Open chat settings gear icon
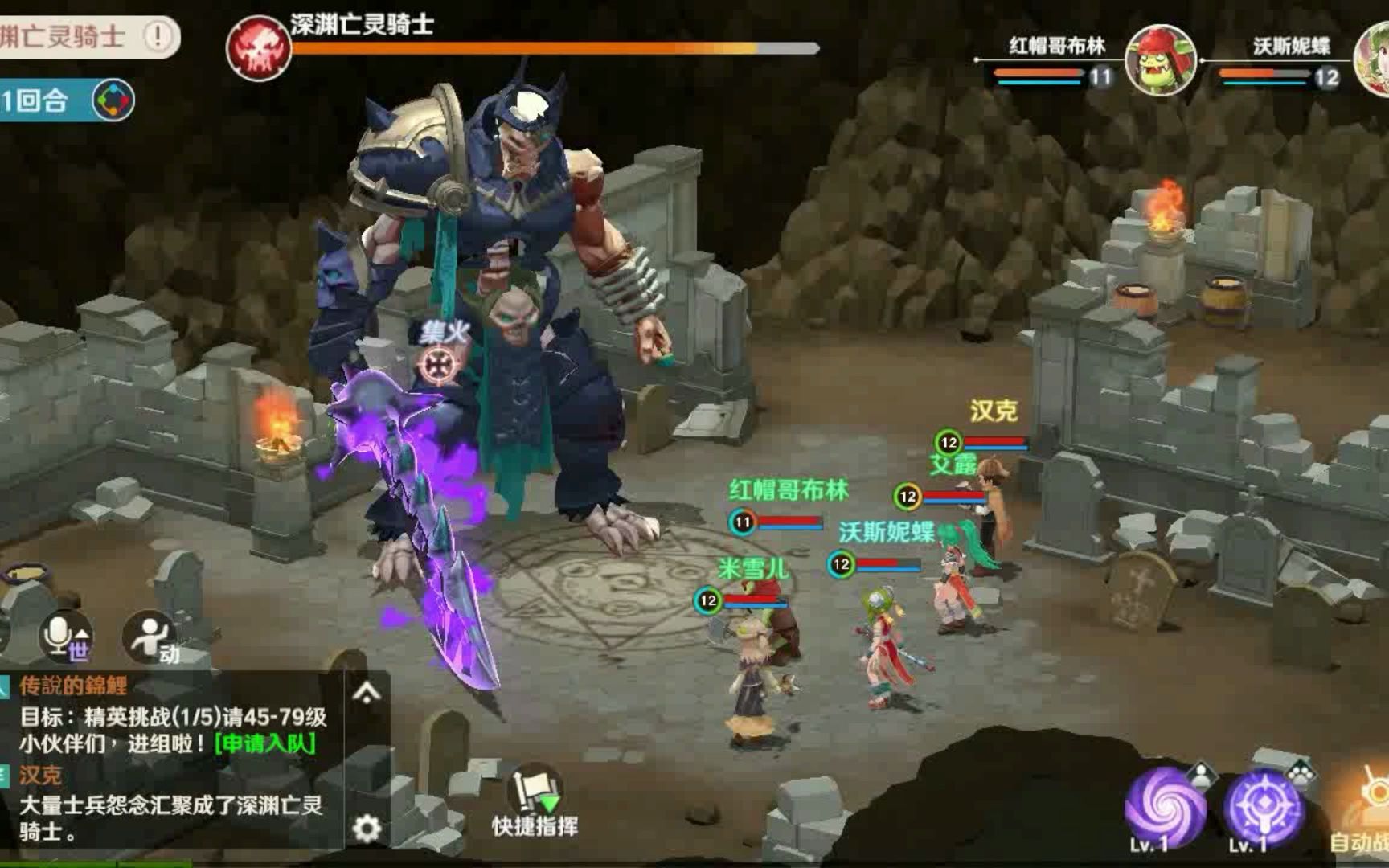The height and width of the screenshot is (868, 1389). coord(367,828)
